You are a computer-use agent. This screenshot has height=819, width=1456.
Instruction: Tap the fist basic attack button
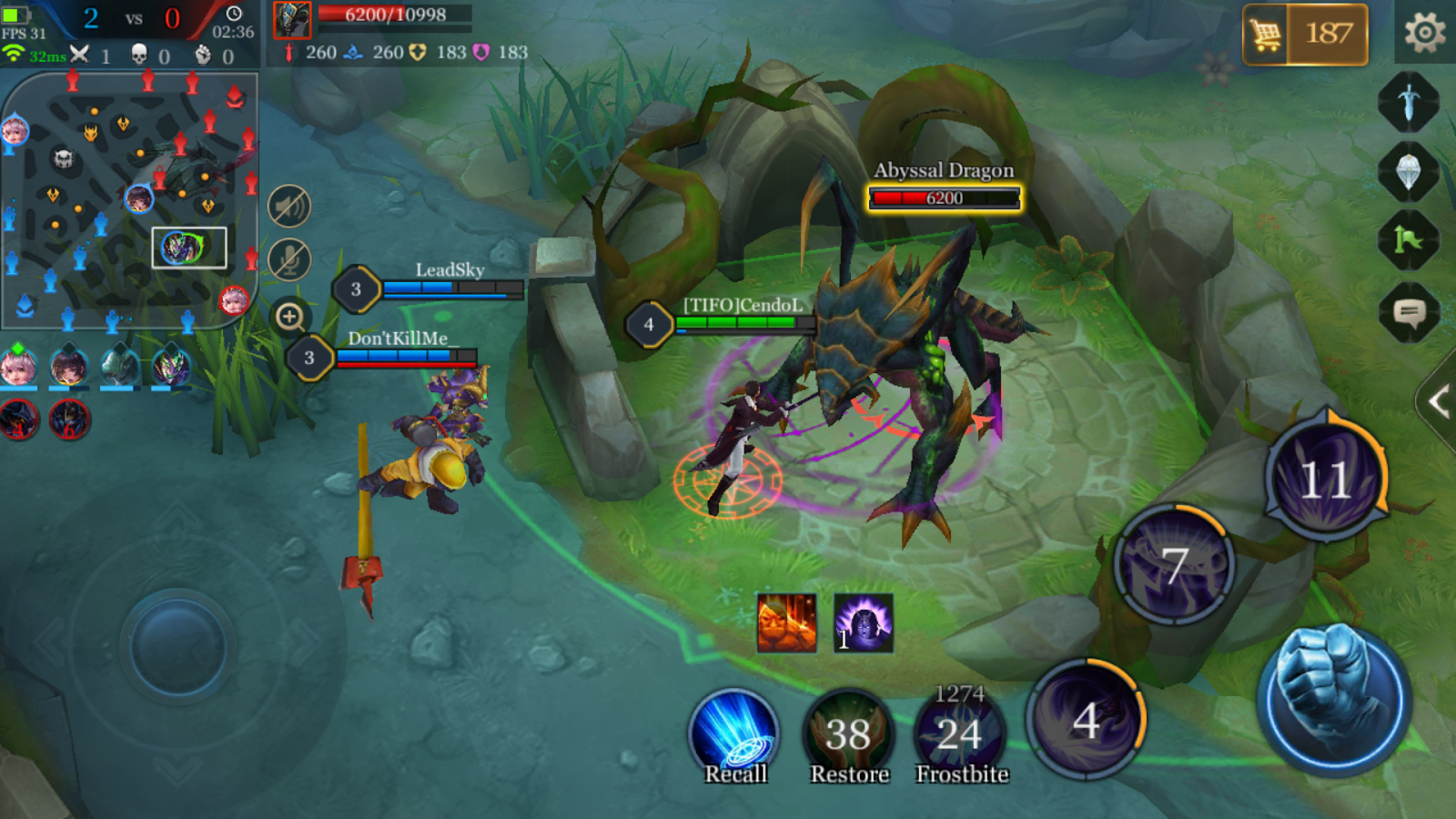pyautogui.click(x=1334, y=699)
